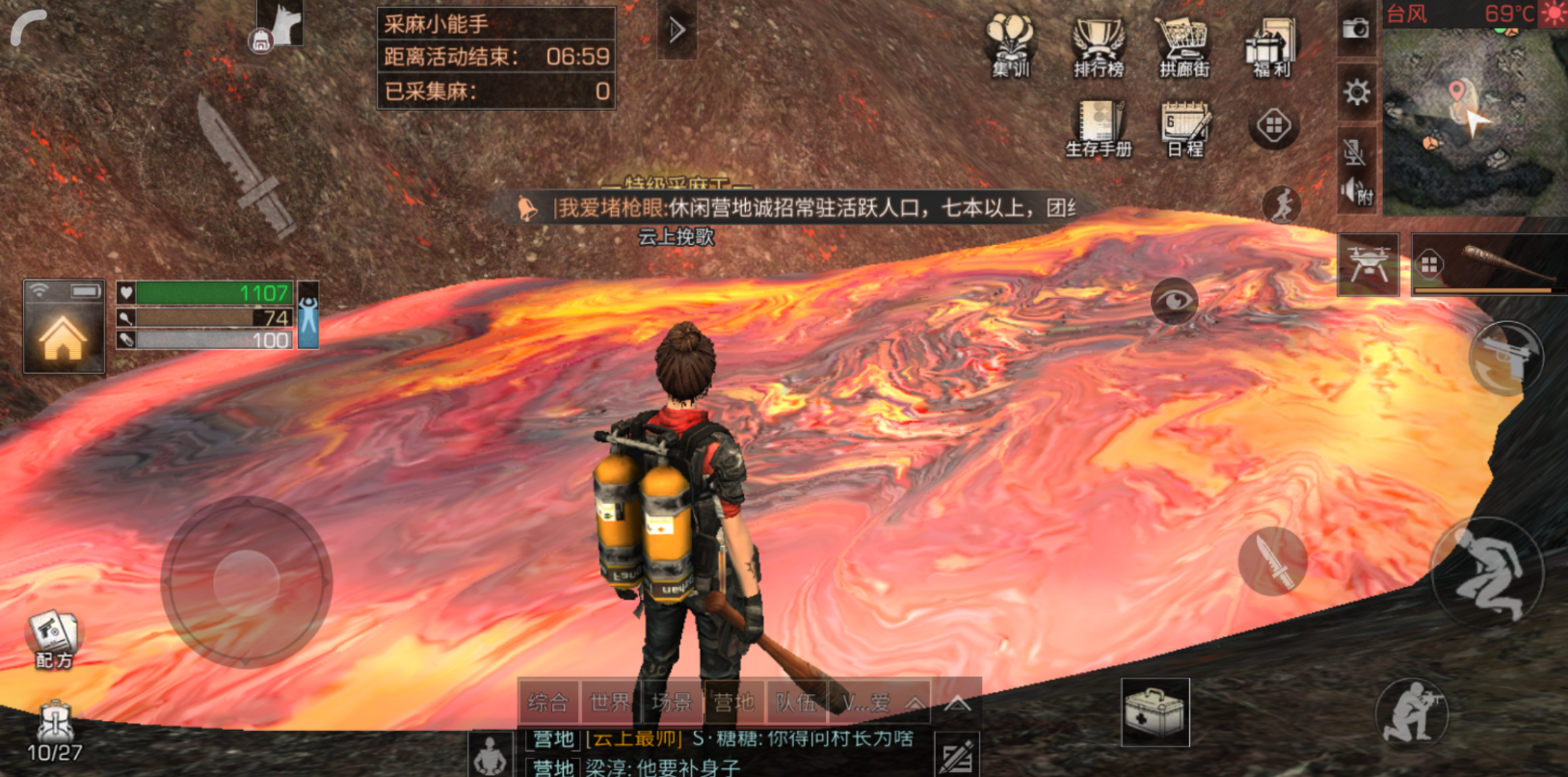The height and width of the screenshot is (777, 1568).
Task: Deploy the drone
Action: (1369, 263)
